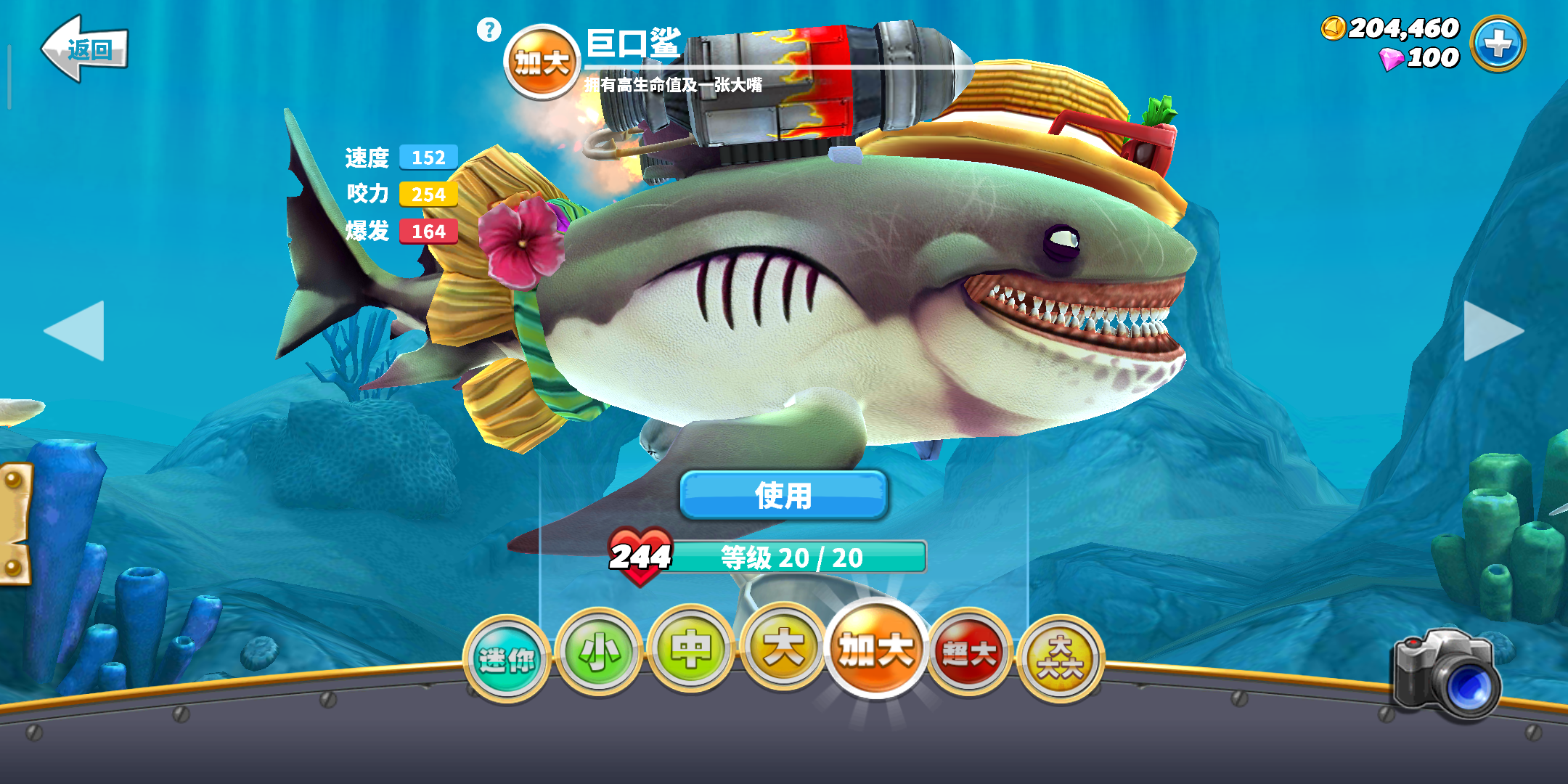The image size is (1568, 784).
Task: Click the 返回 back arrow
Action: point(85,49)
